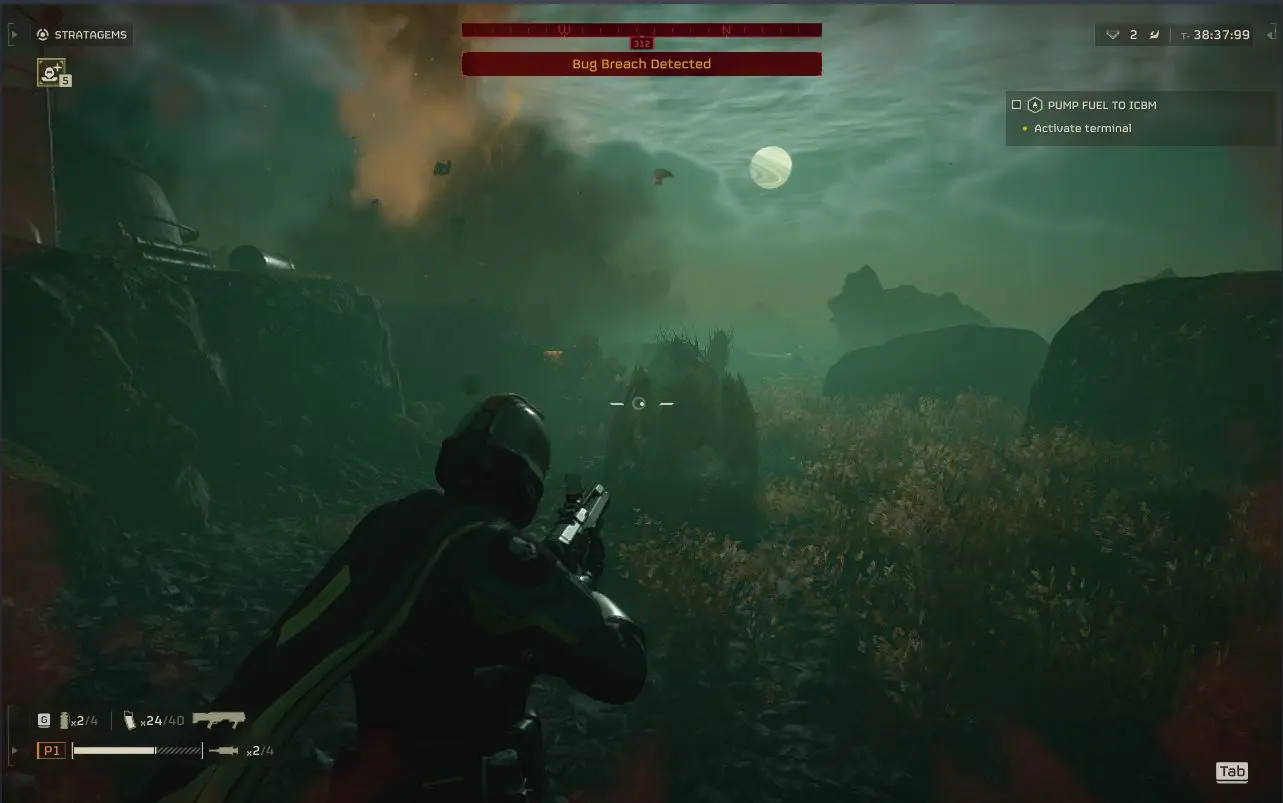Screen dimensions: 1283x803
Task: Click the diving Helldiver icon next to reinforcement count
Action: click(x=1155, y=33)
